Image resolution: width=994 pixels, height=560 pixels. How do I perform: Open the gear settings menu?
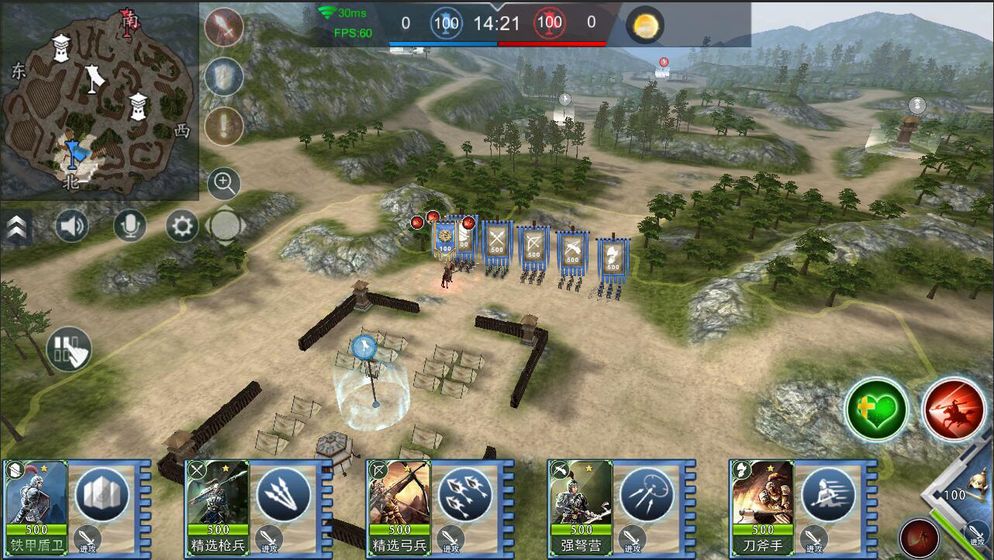click(x=182, y=226)
